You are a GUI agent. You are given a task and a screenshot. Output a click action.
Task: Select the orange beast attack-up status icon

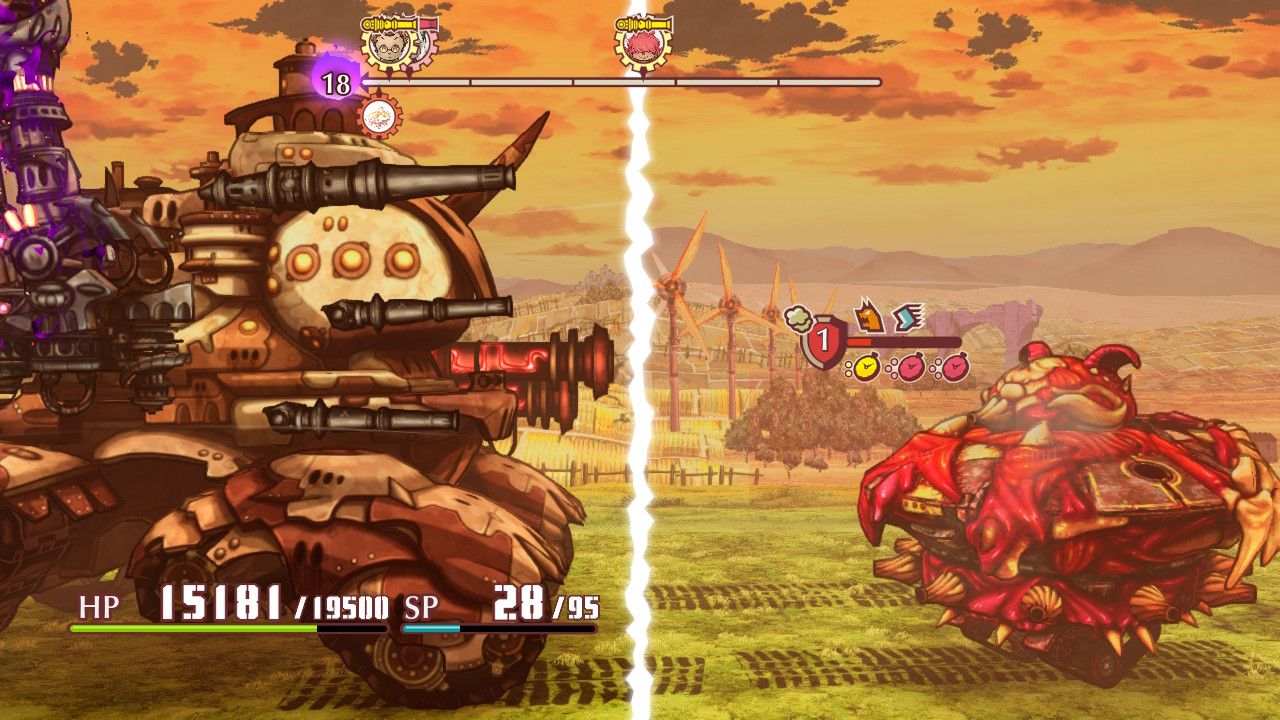coord(869,315)
